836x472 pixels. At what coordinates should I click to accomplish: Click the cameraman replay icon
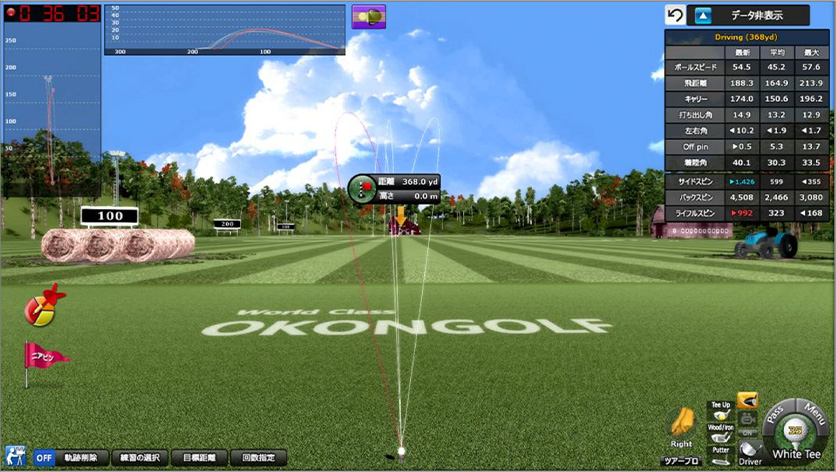15,456
